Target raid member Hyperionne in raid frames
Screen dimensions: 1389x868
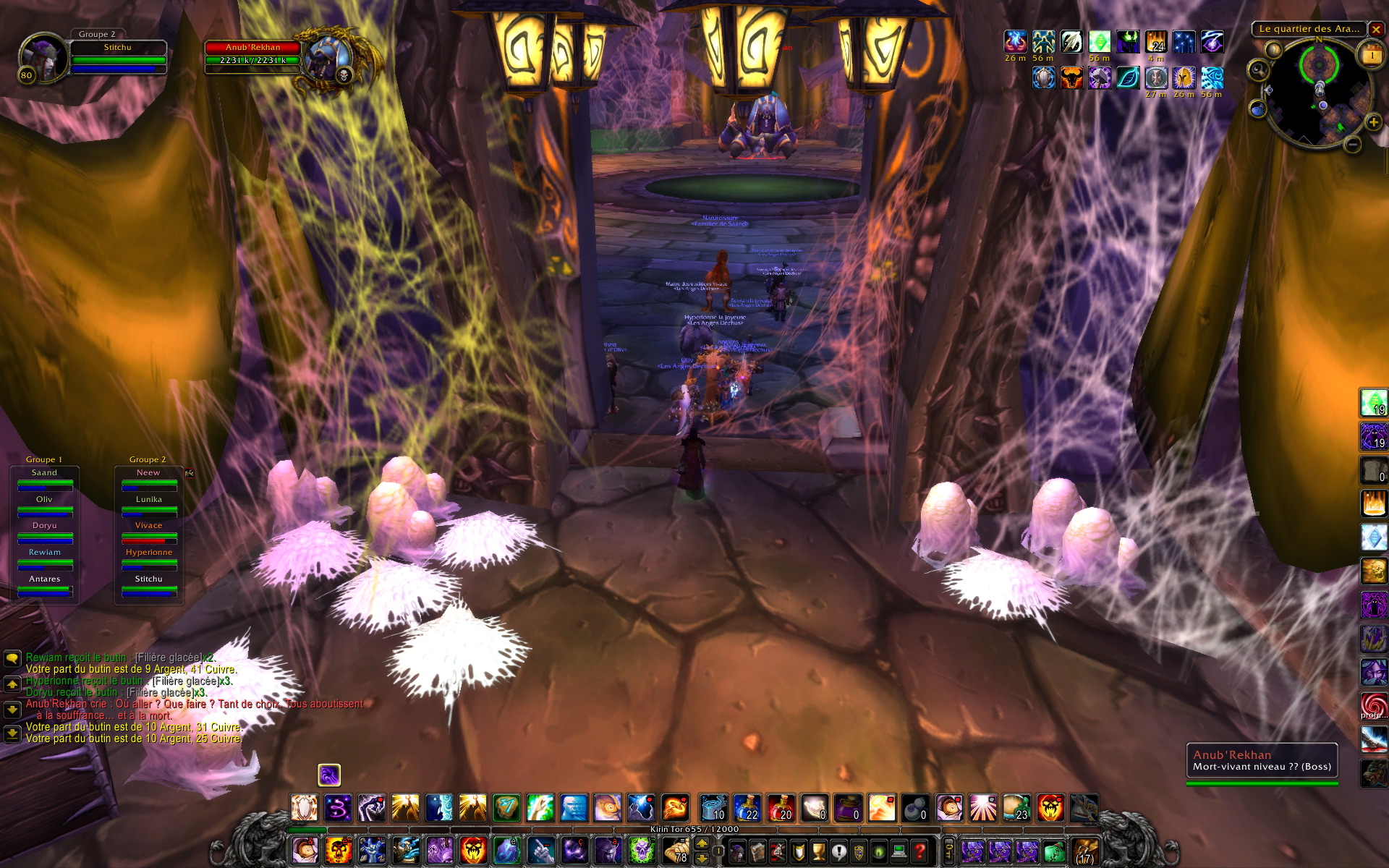[x=149, y=558]
